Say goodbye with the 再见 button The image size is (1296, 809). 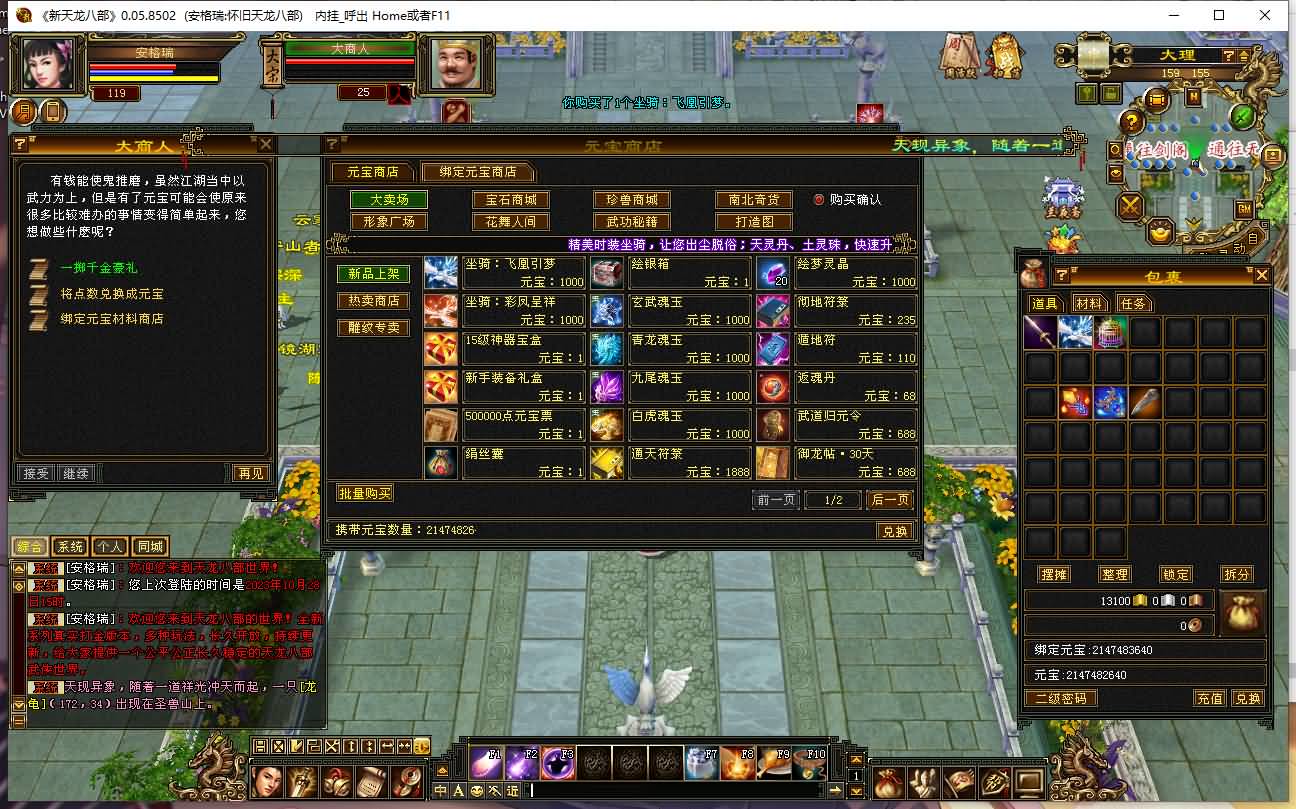(249, 473)
